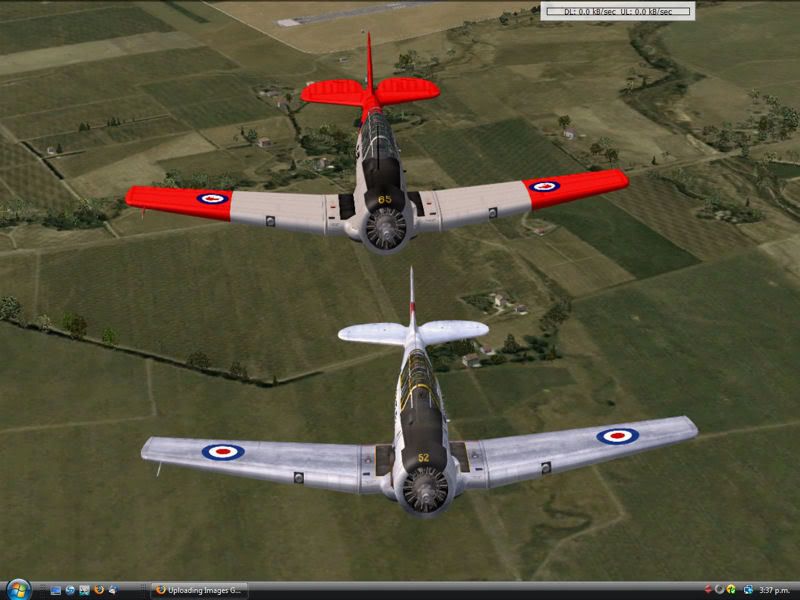Open the Windows Start menu

click(x=17, y=590)
